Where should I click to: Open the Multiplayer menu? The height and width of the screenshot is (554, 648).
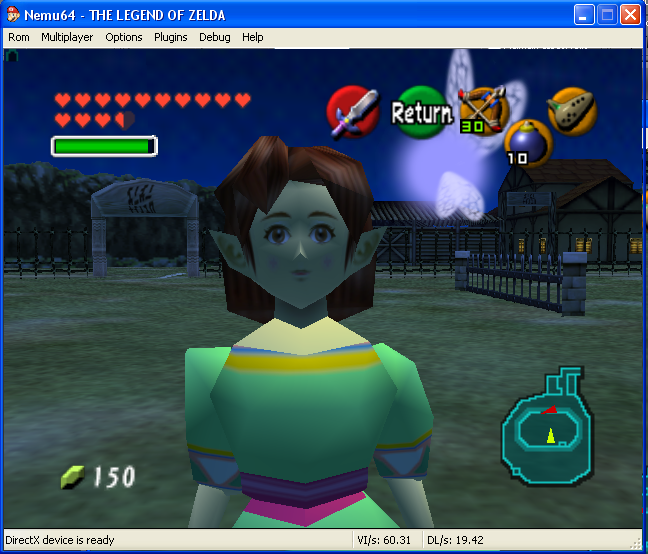coord(67,37)
